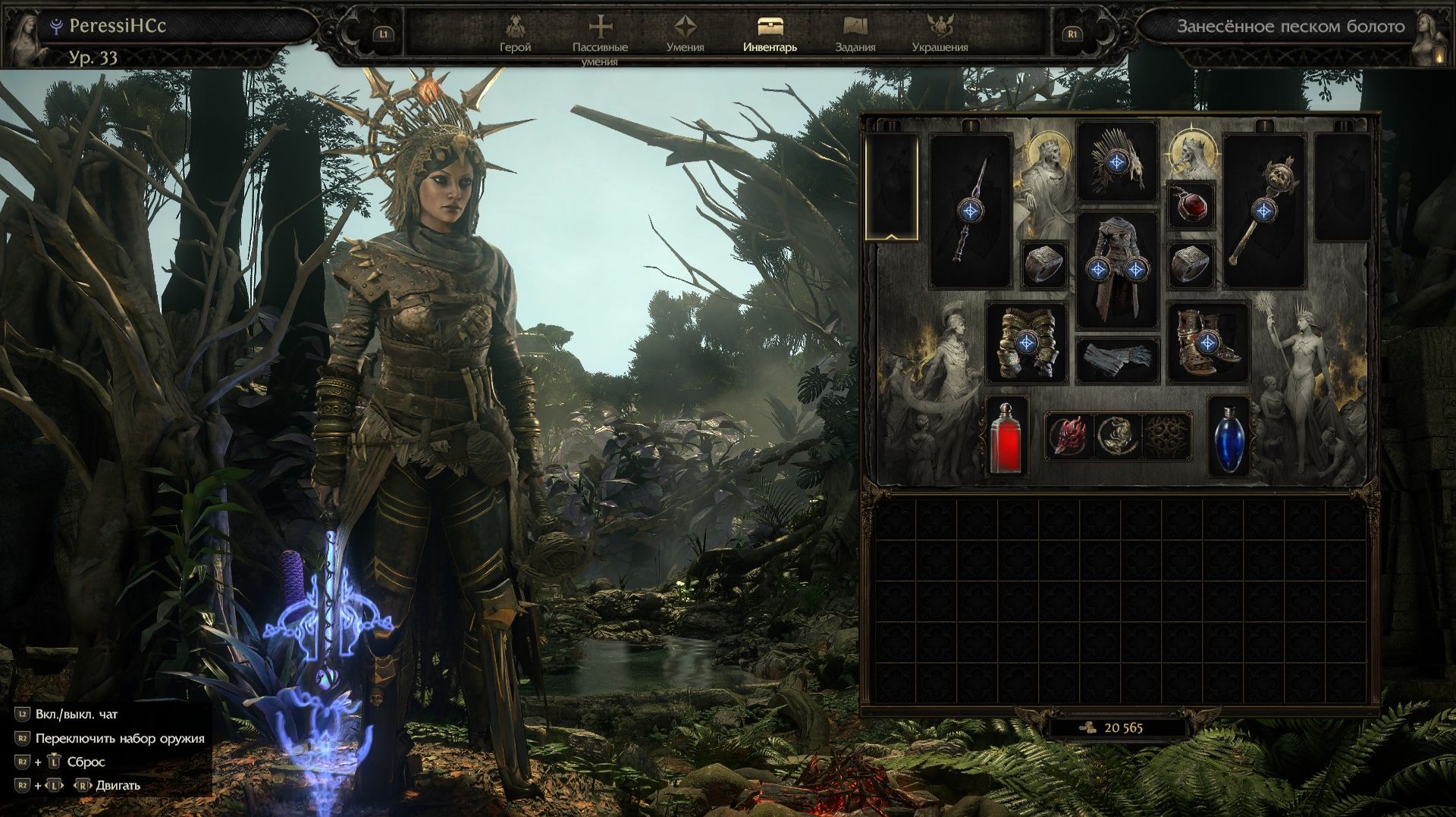
Task: Click the equipped body armour slot
Action: coord(1116,269)
